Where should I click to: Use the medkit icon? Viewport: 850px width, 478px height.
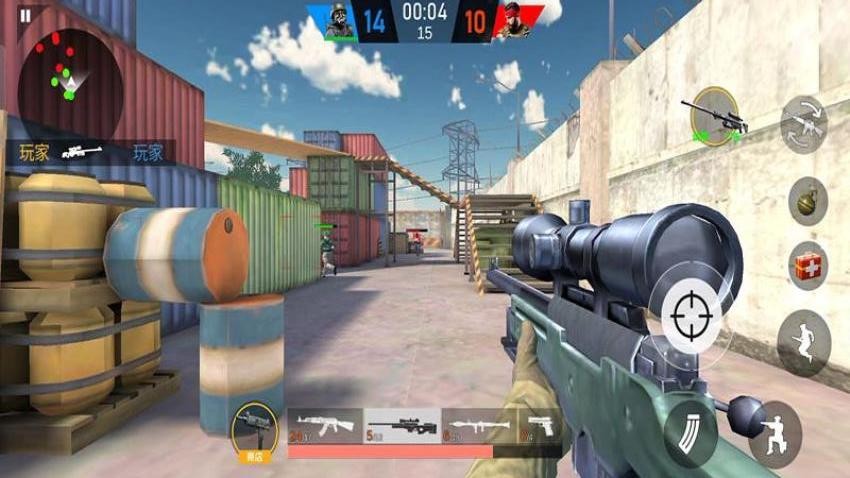coord(807,265)
